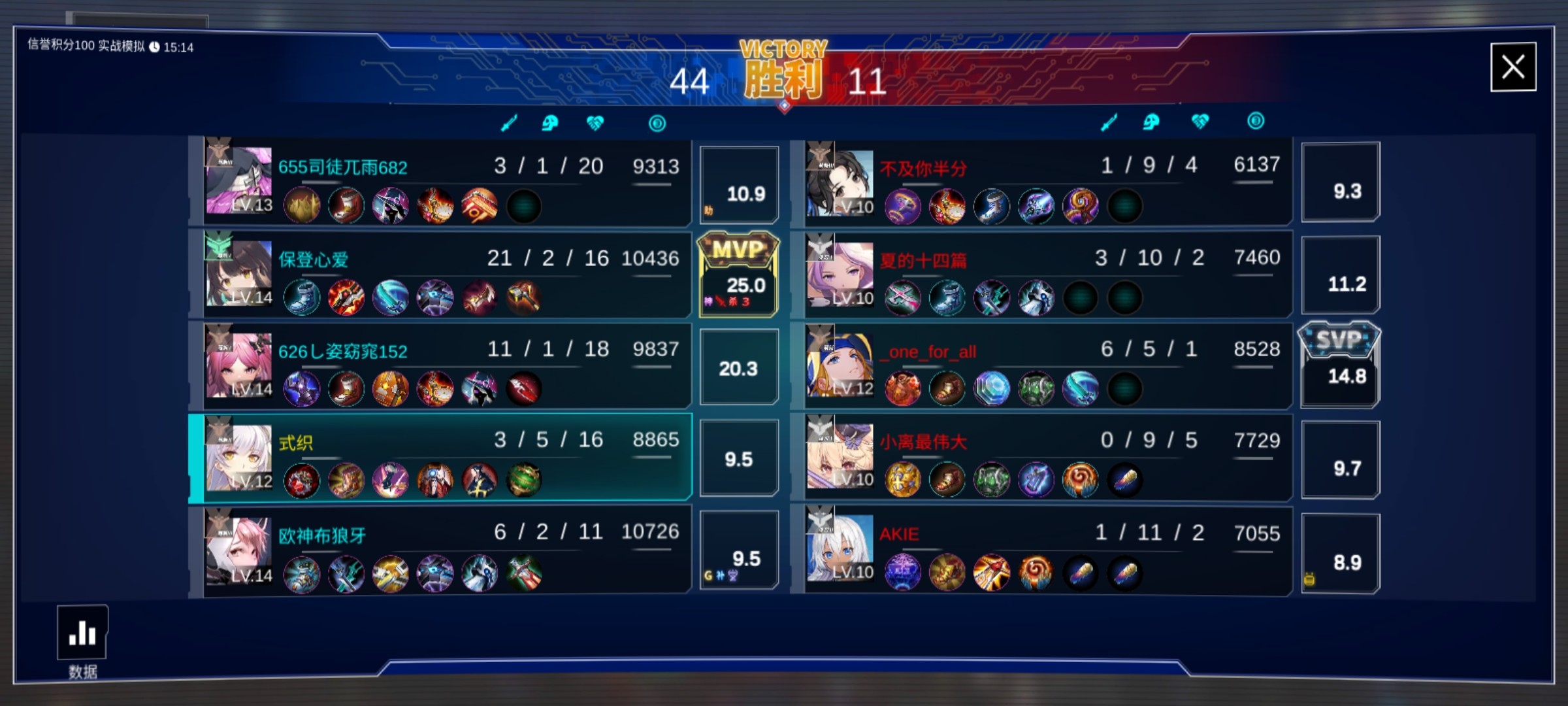Select highlighted player row 式织

tap(444, 456)
